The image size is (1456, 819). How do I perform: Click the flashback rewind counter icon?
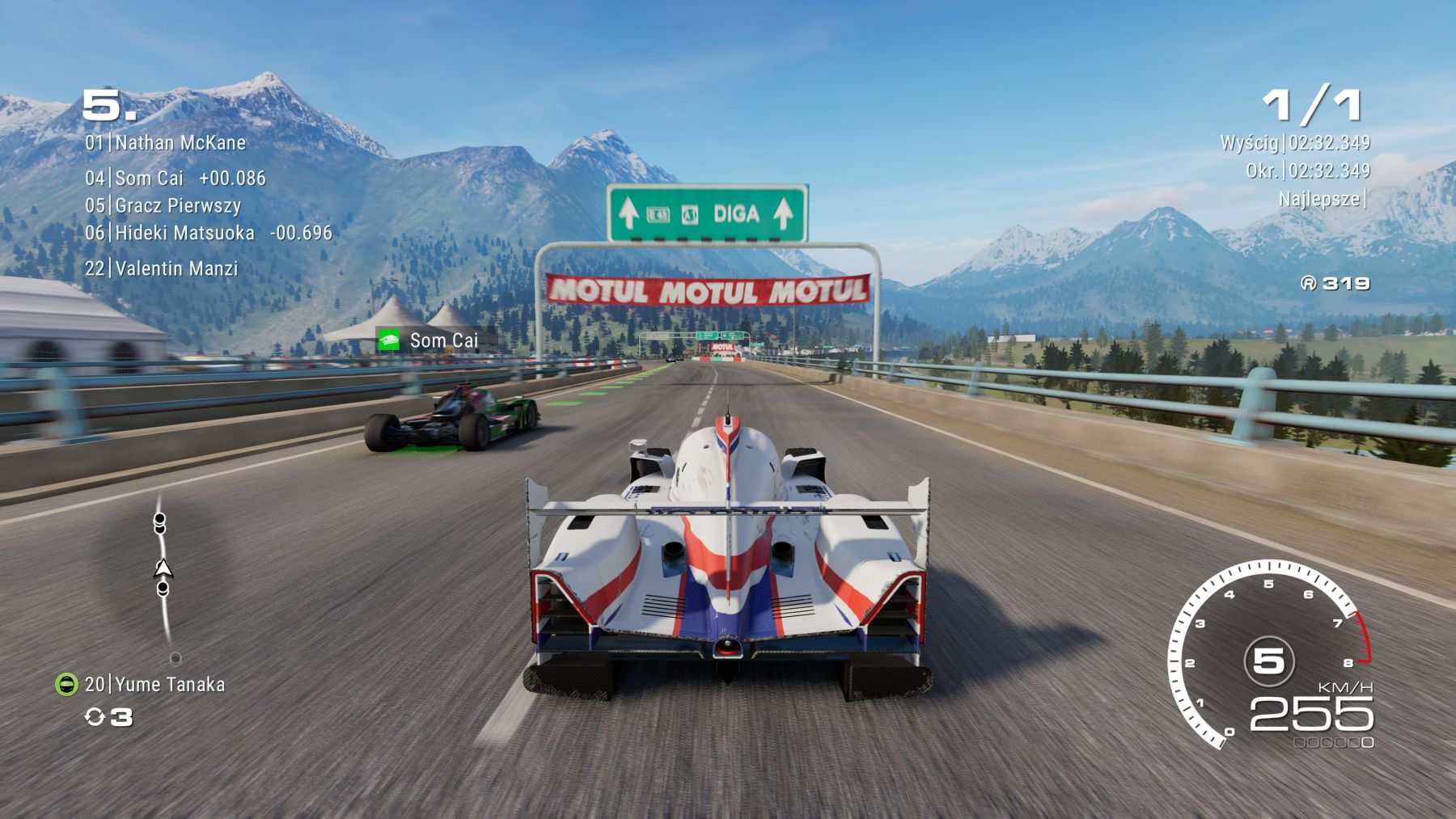95,717
